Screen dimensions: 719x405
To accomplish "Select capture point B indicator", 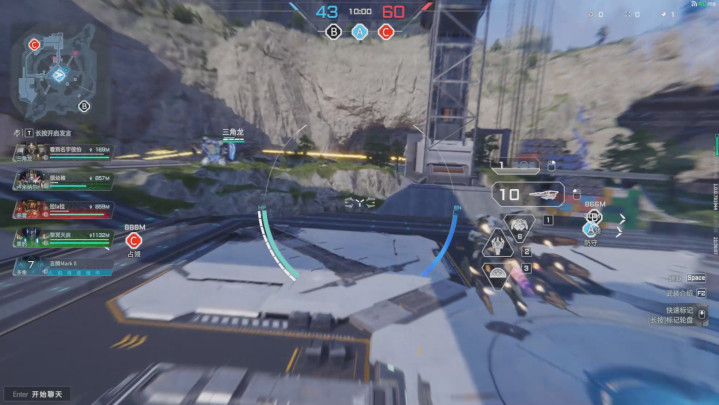I will point(333,31).
